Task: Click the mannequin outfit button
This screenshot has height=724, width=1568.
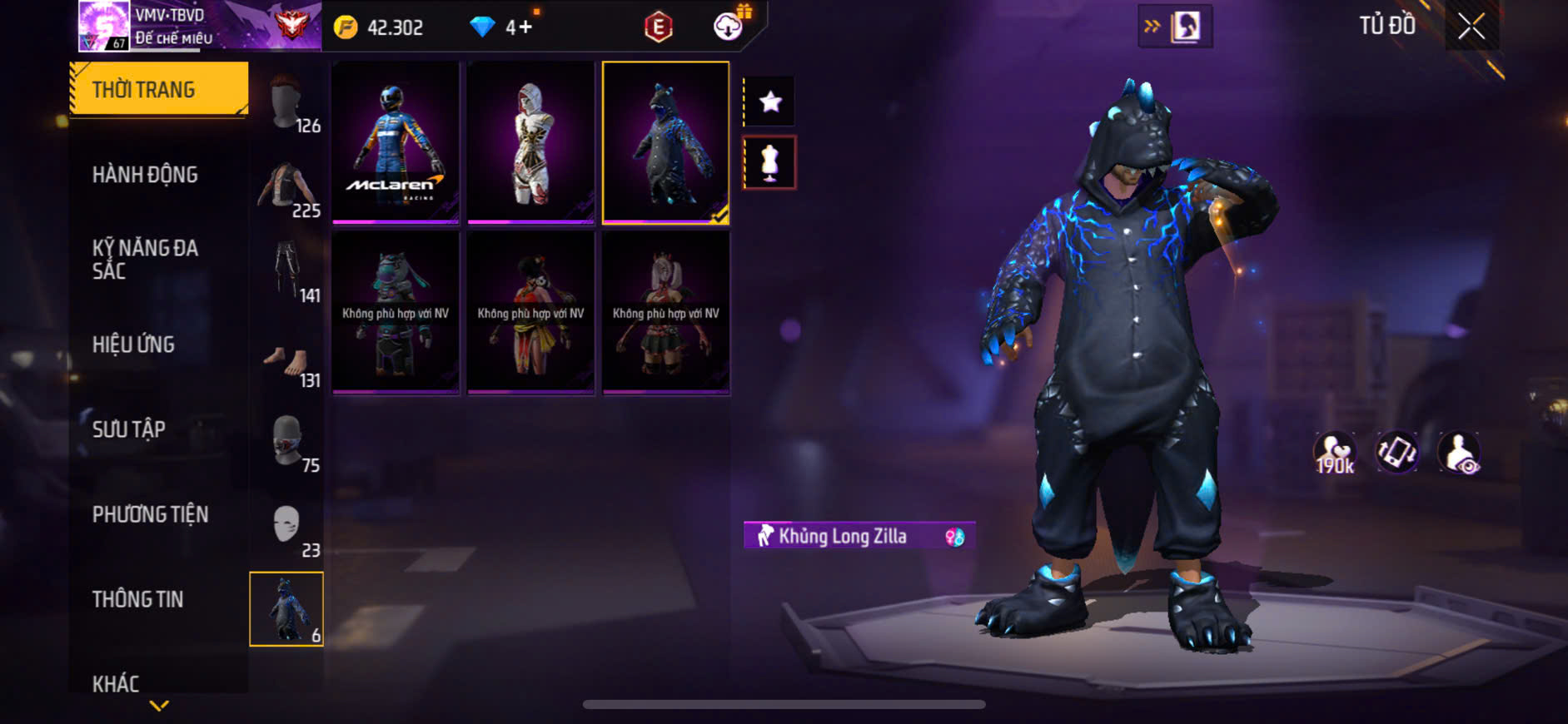Action: 770,163
